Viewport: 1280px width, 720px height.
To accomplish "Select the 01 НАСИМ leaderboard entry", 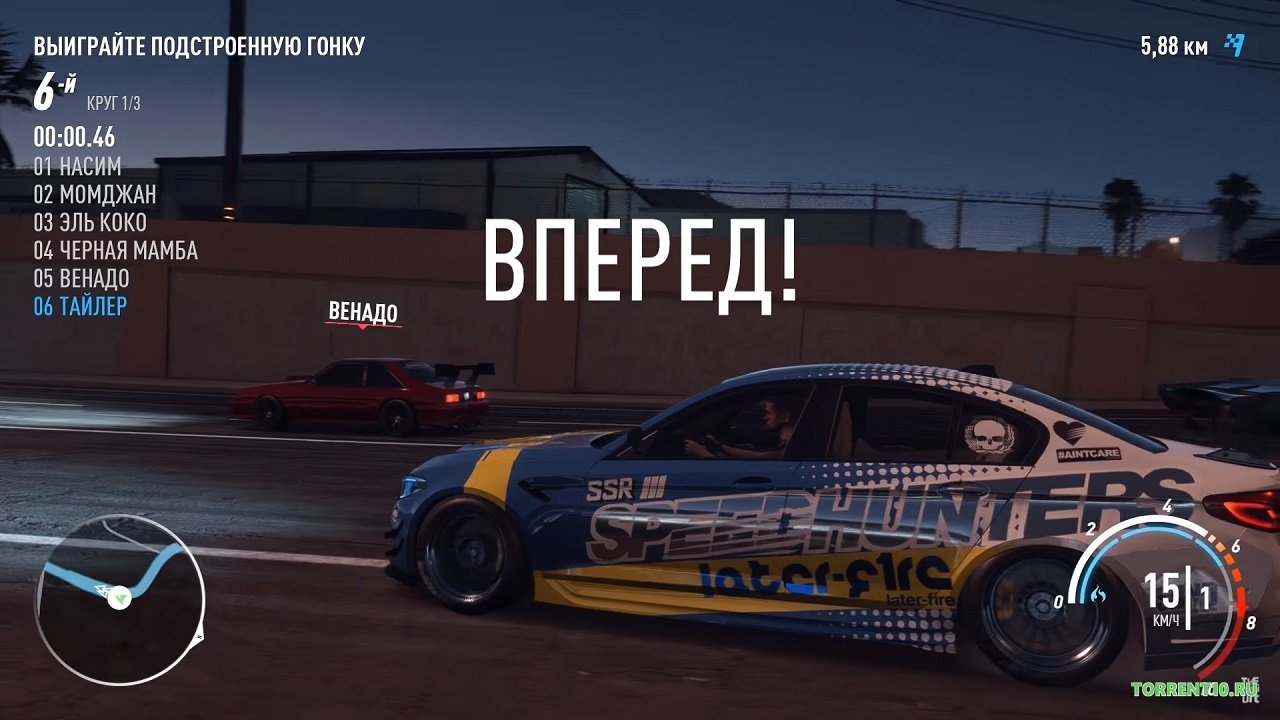I will pyautogui.click(x=77, y=168).
